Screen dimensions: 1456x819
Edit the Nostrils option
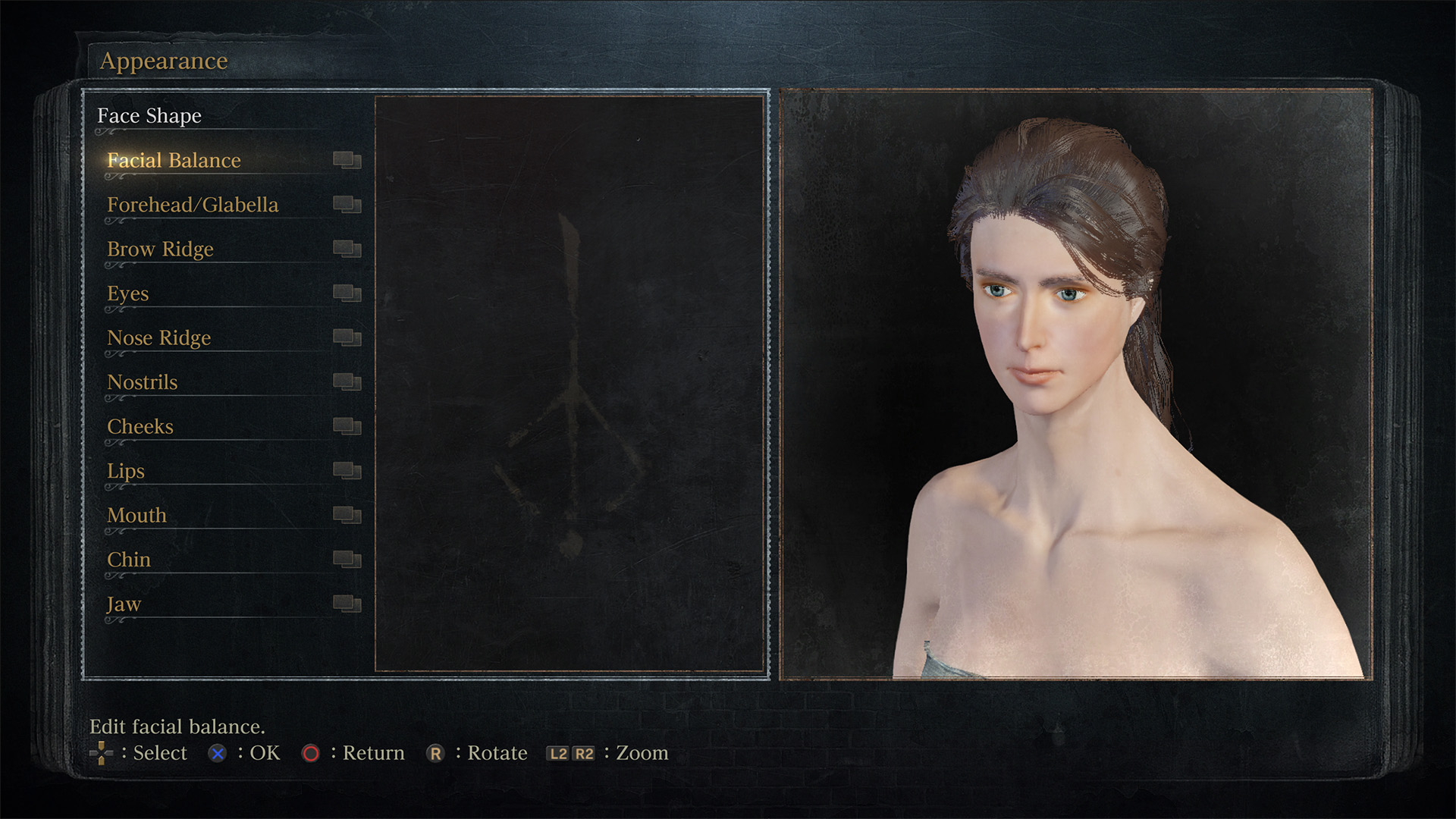[x=143, y=382]
